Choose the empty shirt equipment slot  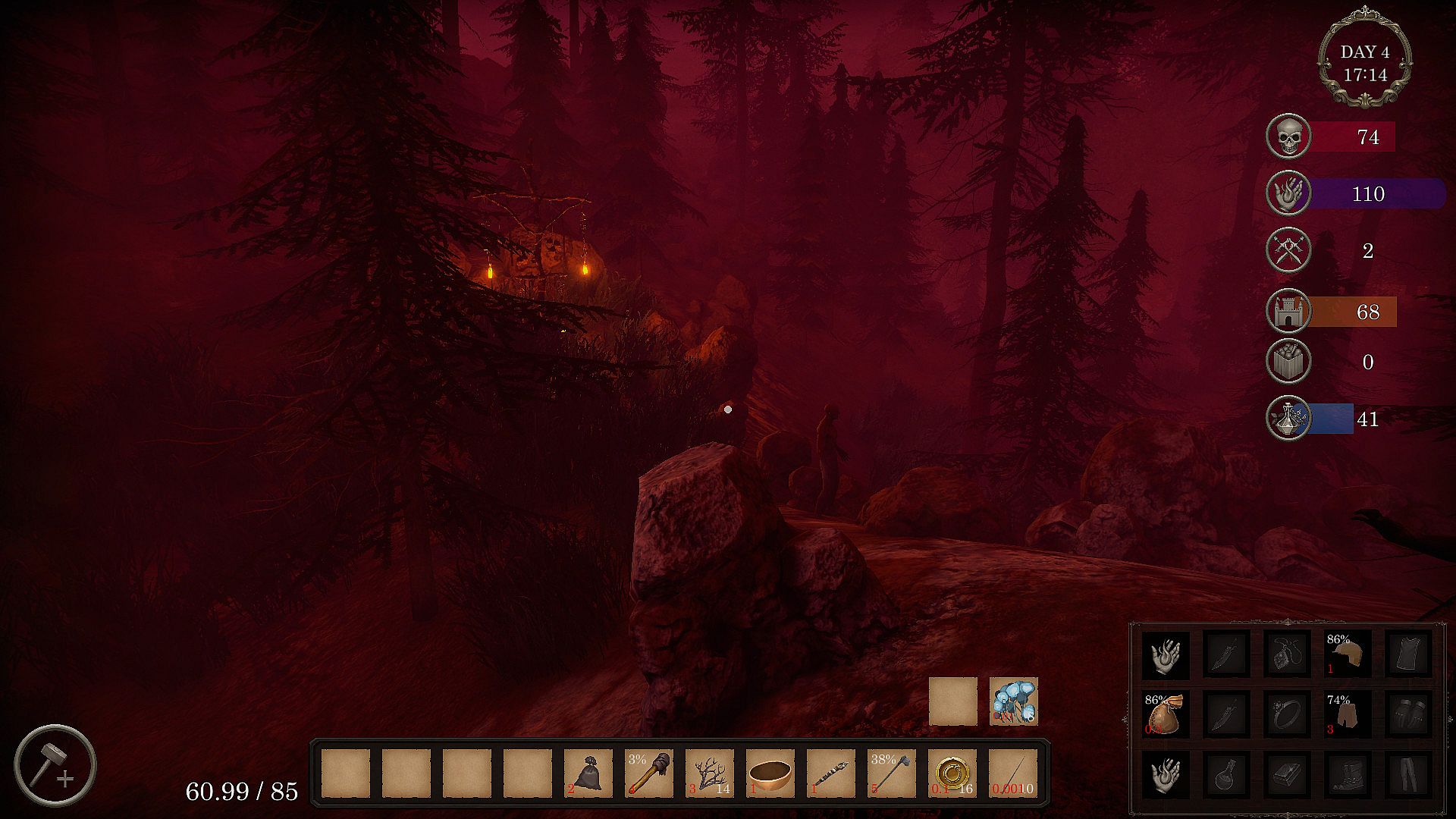1408,654
